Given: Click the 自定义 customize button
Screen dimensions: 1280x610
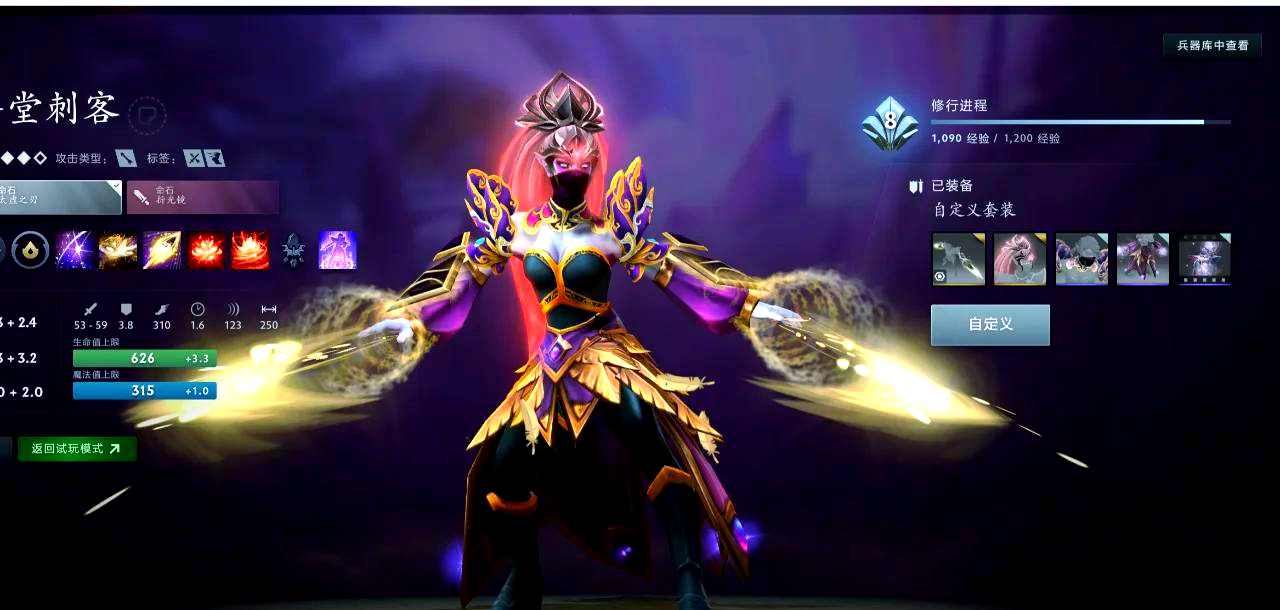Looking at the screenshot, I should (990, 325).
